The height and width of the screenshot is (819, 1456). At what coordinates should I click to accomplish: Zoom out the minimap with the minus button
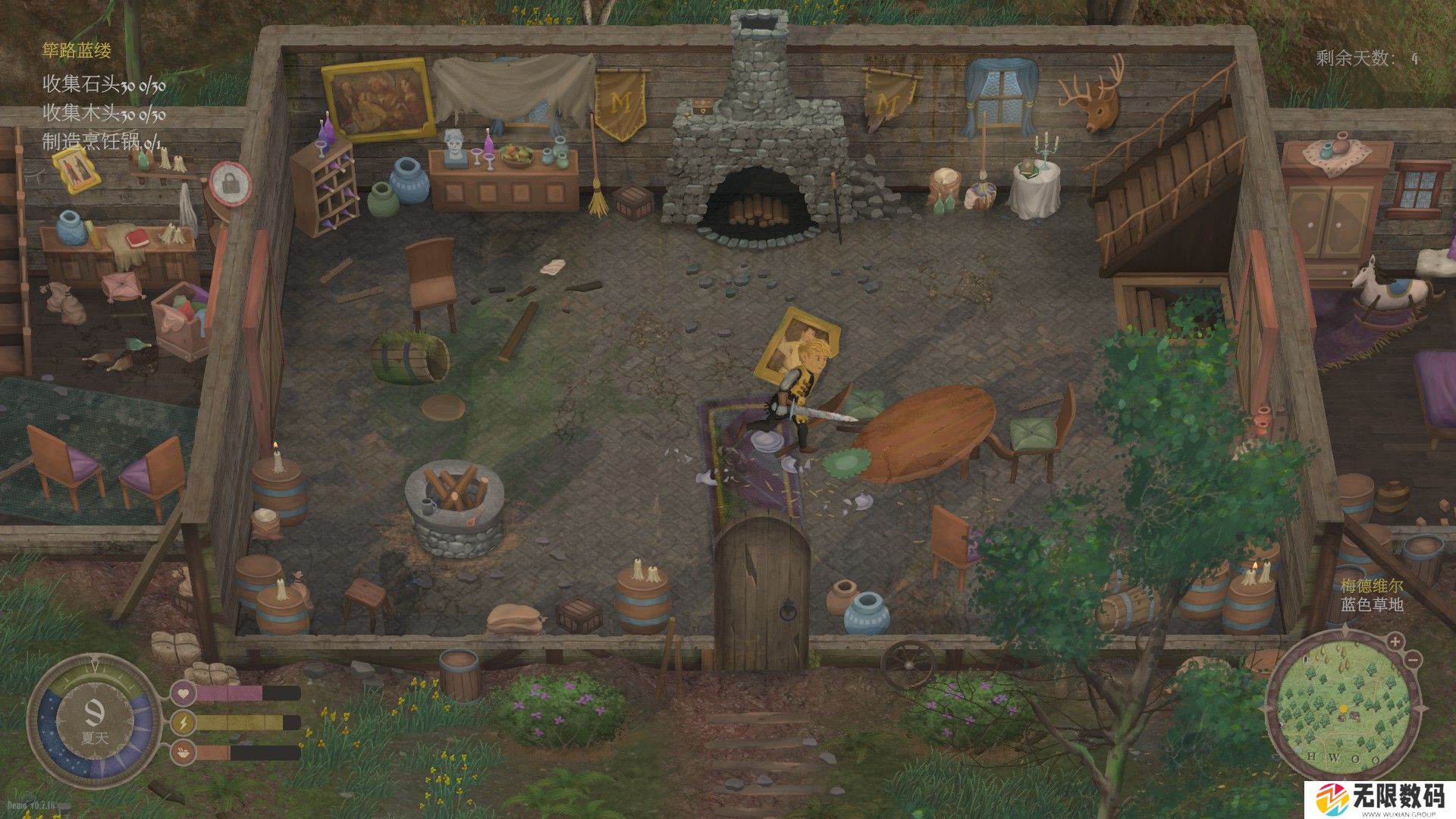click(1413, 660)
